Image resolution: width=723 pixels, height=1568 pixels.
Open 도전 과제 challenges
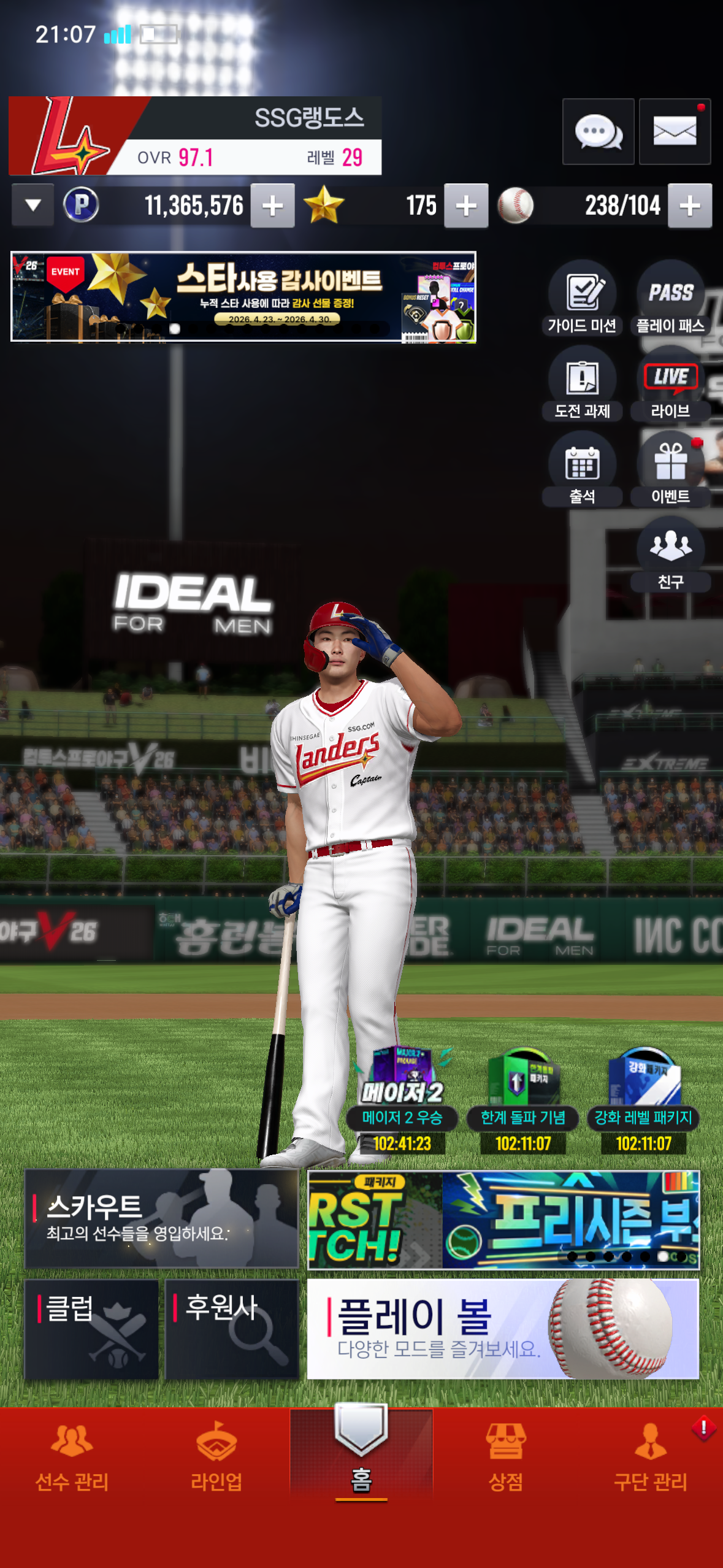click(582, 386)
